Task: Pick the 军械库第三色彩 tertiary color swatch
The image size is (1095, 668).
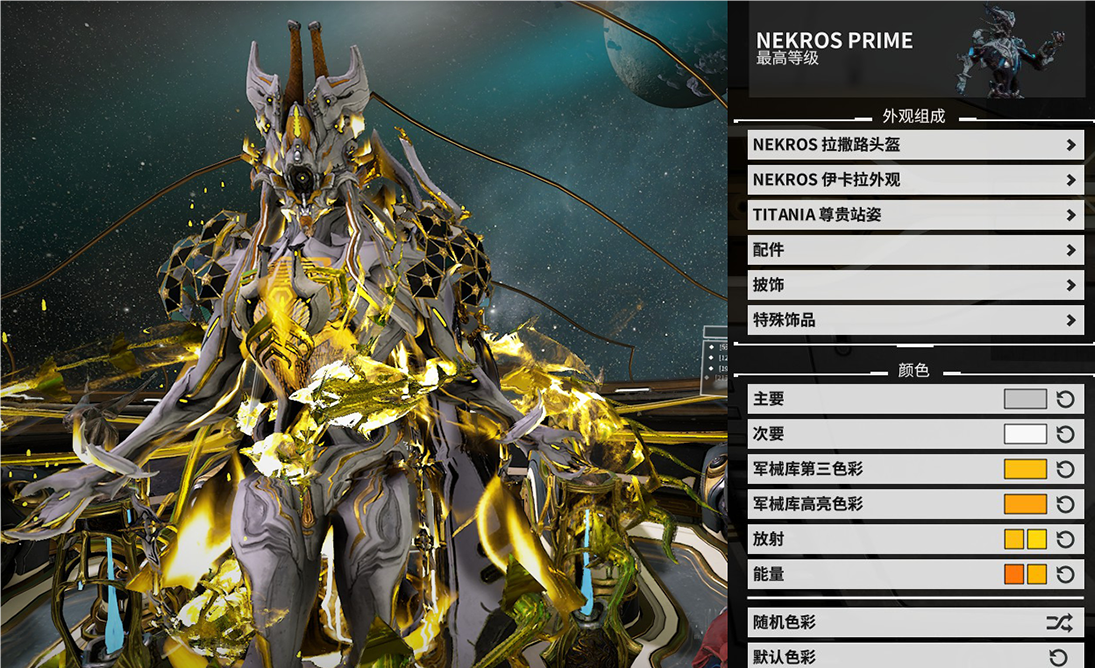Action: (x=1025, y=469)
